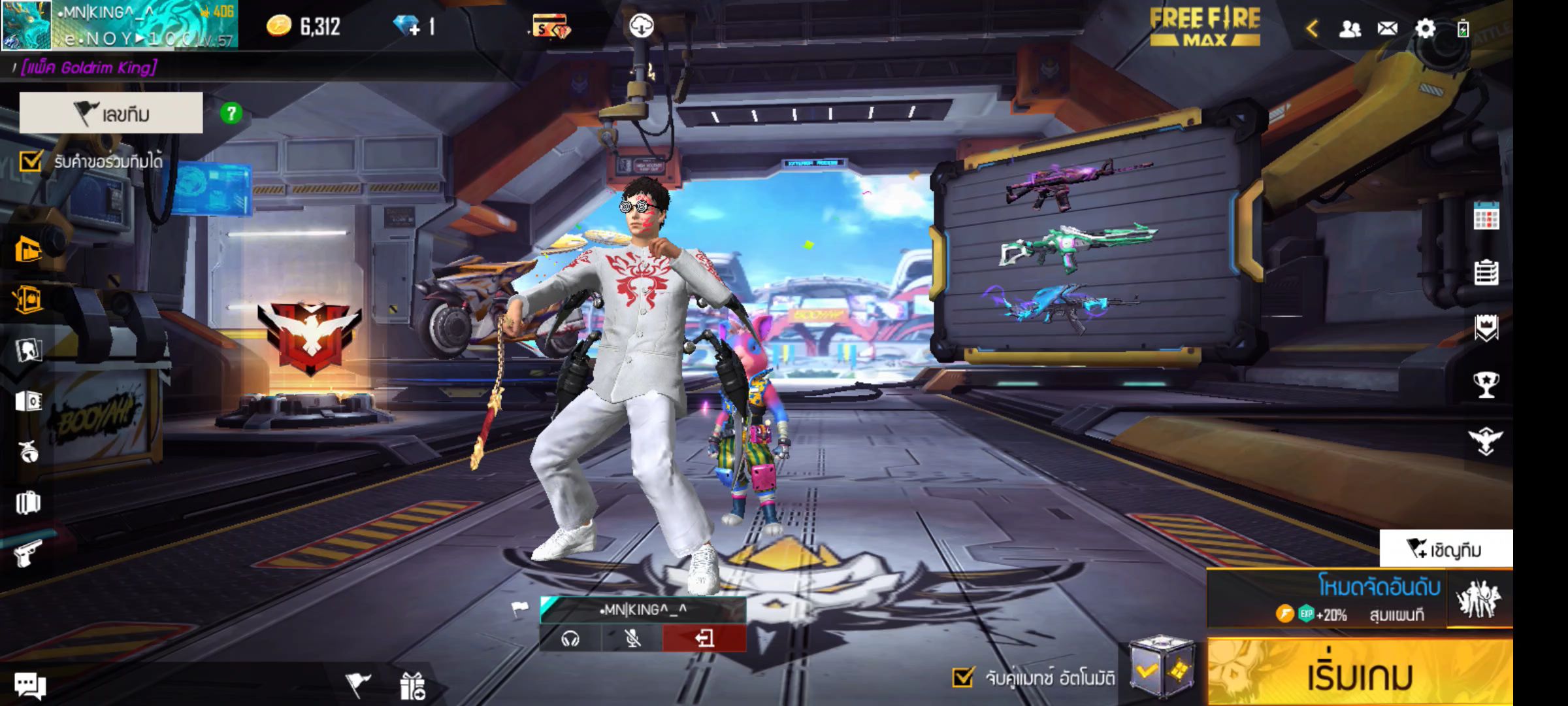Open the settings gear icon
Screen dimensions: 1568x706
click(x=1425, y=28)
